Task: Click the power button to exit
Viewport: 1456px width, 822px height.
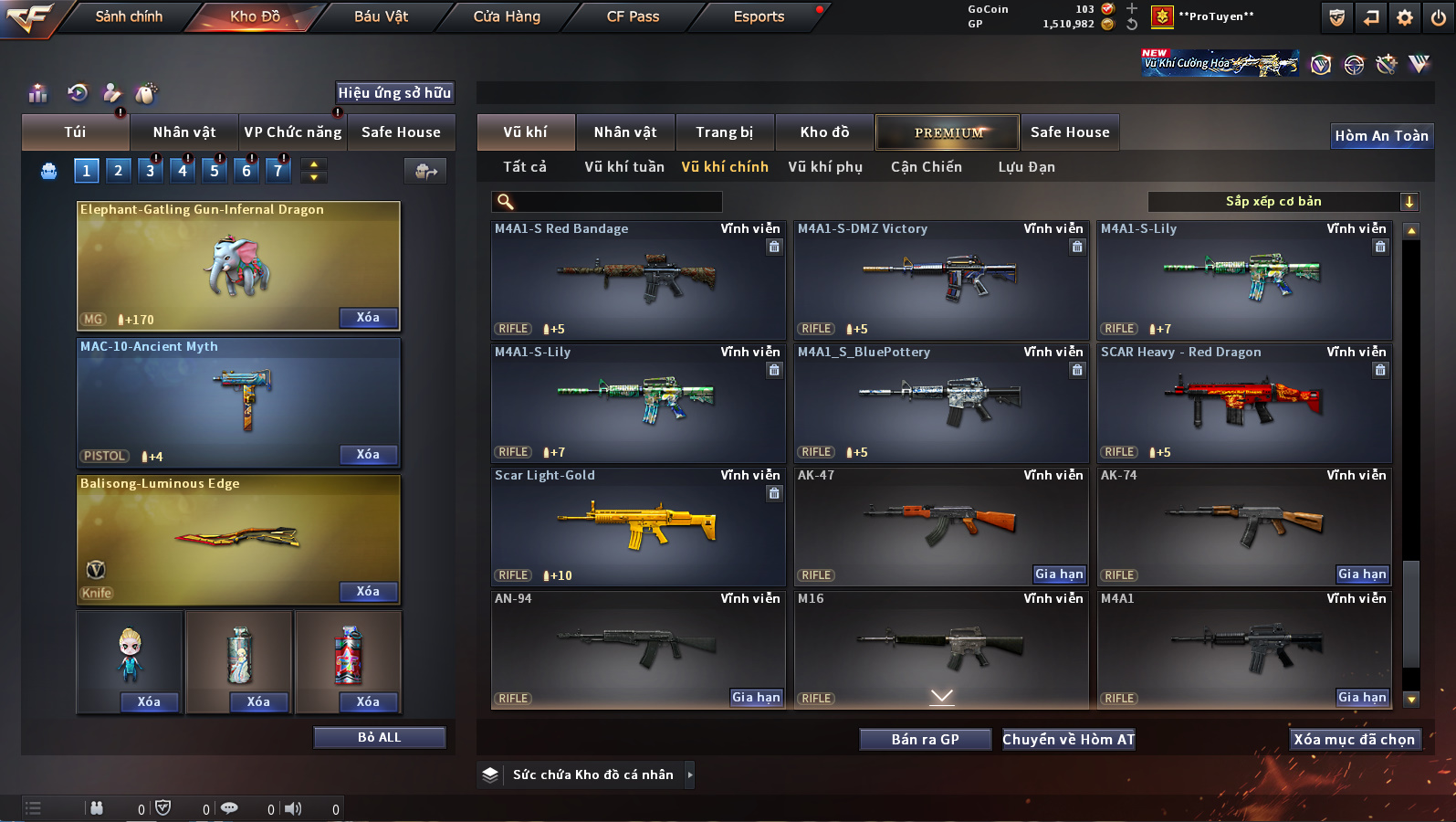Action: (x=1439, y=17)
